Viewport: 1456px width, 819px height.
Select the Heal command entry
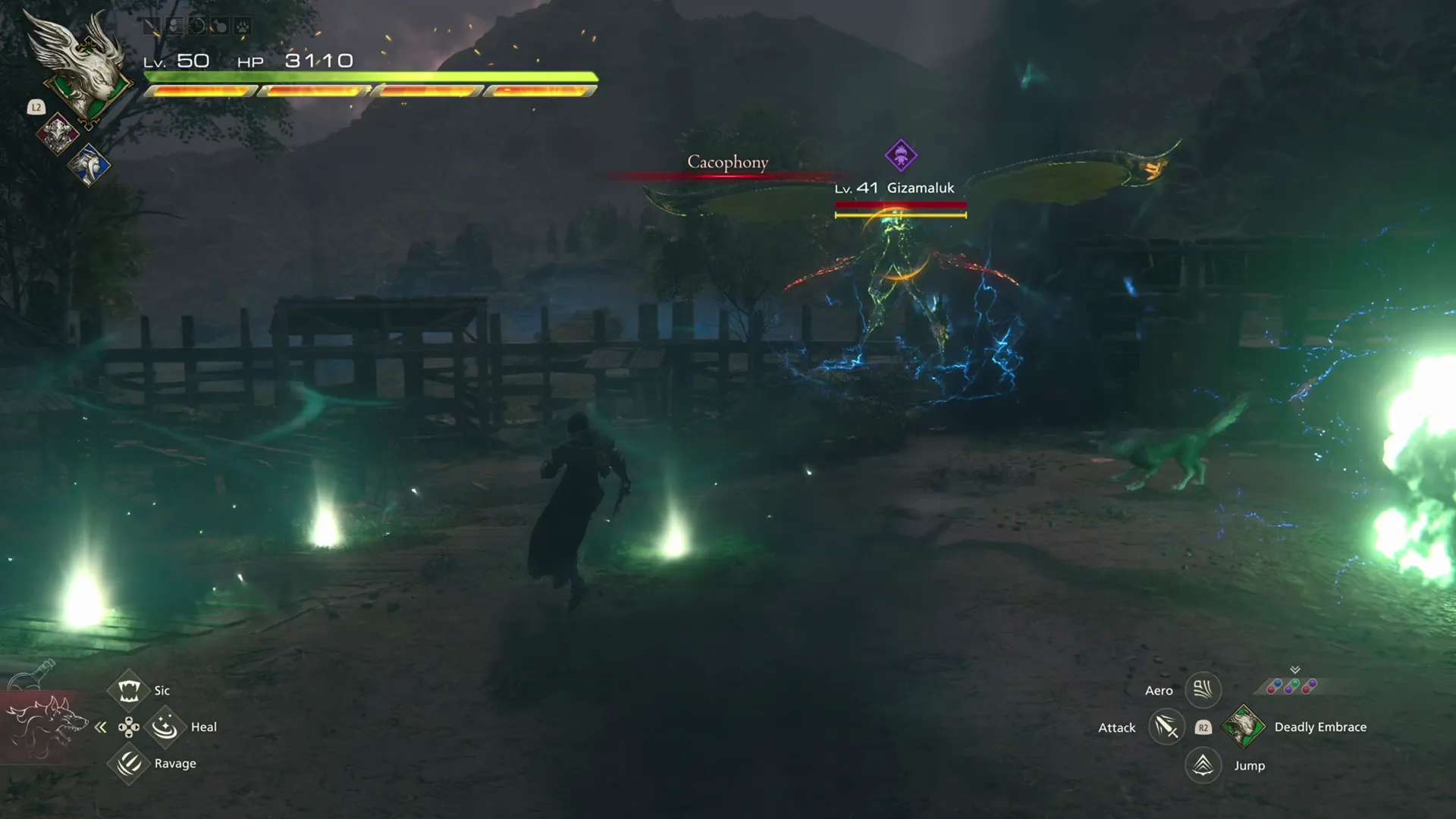[165, 726]
